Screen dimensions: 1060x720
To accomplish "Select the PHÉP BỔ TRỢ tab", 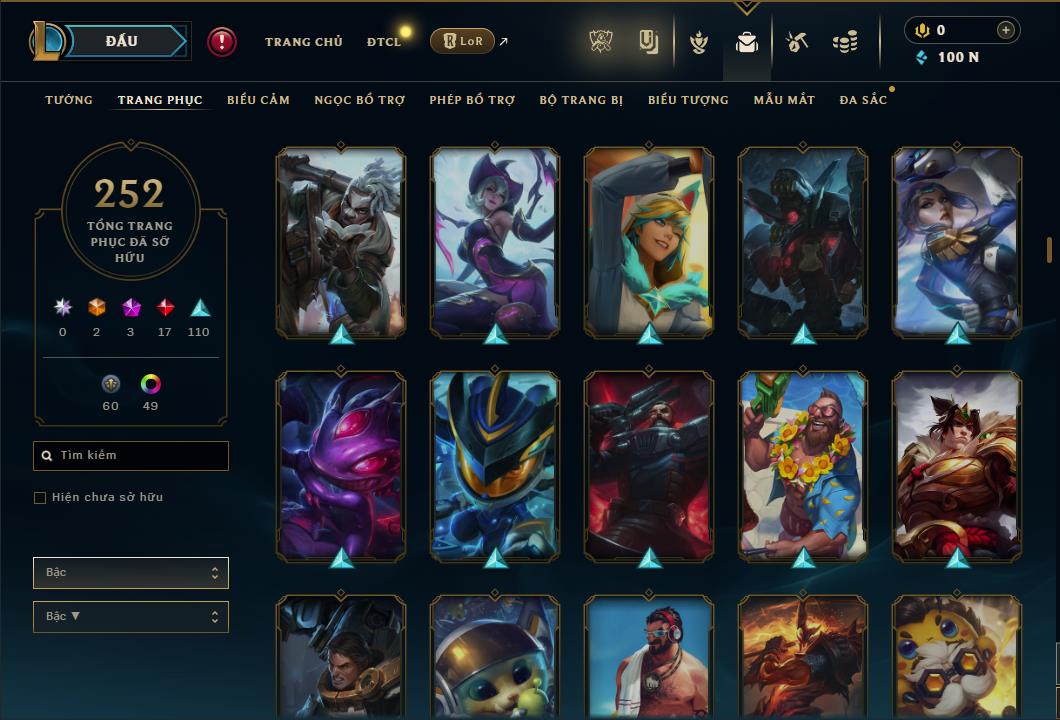I will pos(472,100).
